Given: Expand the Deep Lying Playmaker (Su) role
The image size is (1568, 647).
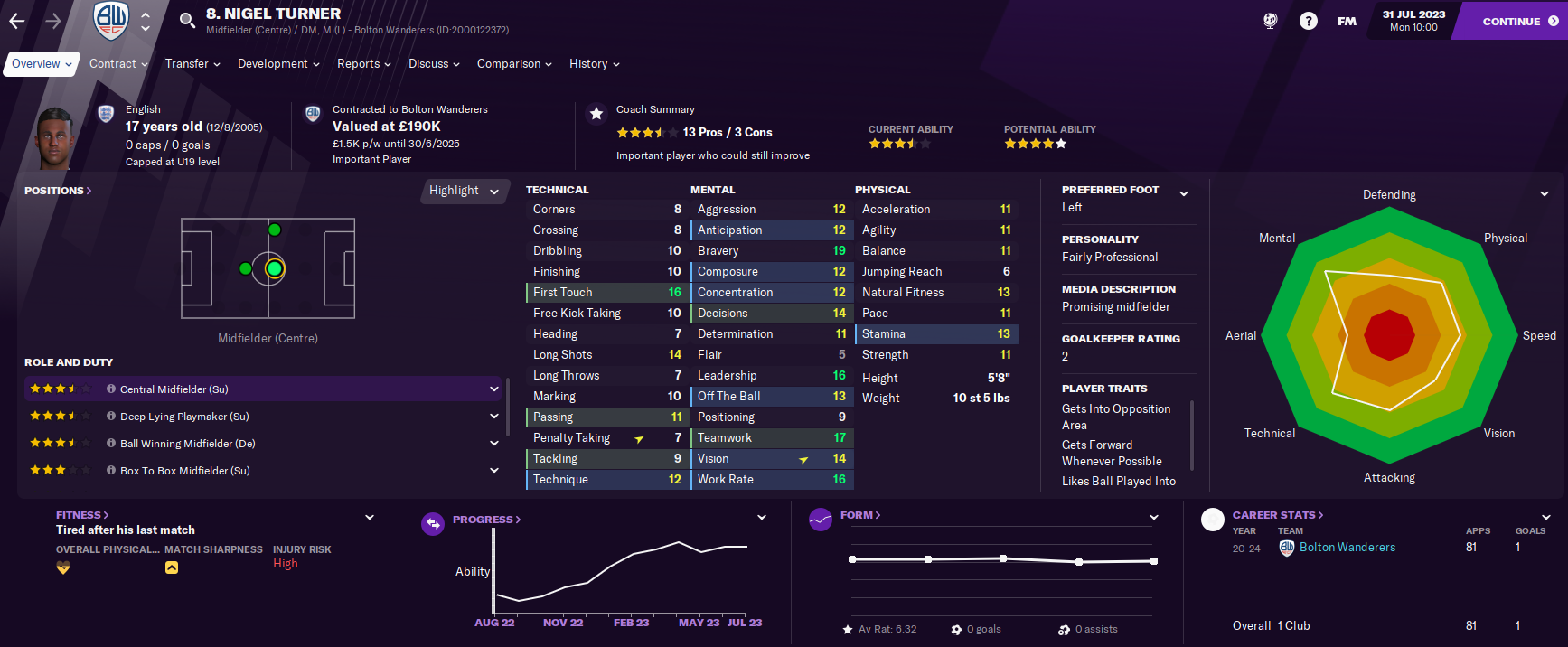Looking at the screenshot, I should (494, 417).
